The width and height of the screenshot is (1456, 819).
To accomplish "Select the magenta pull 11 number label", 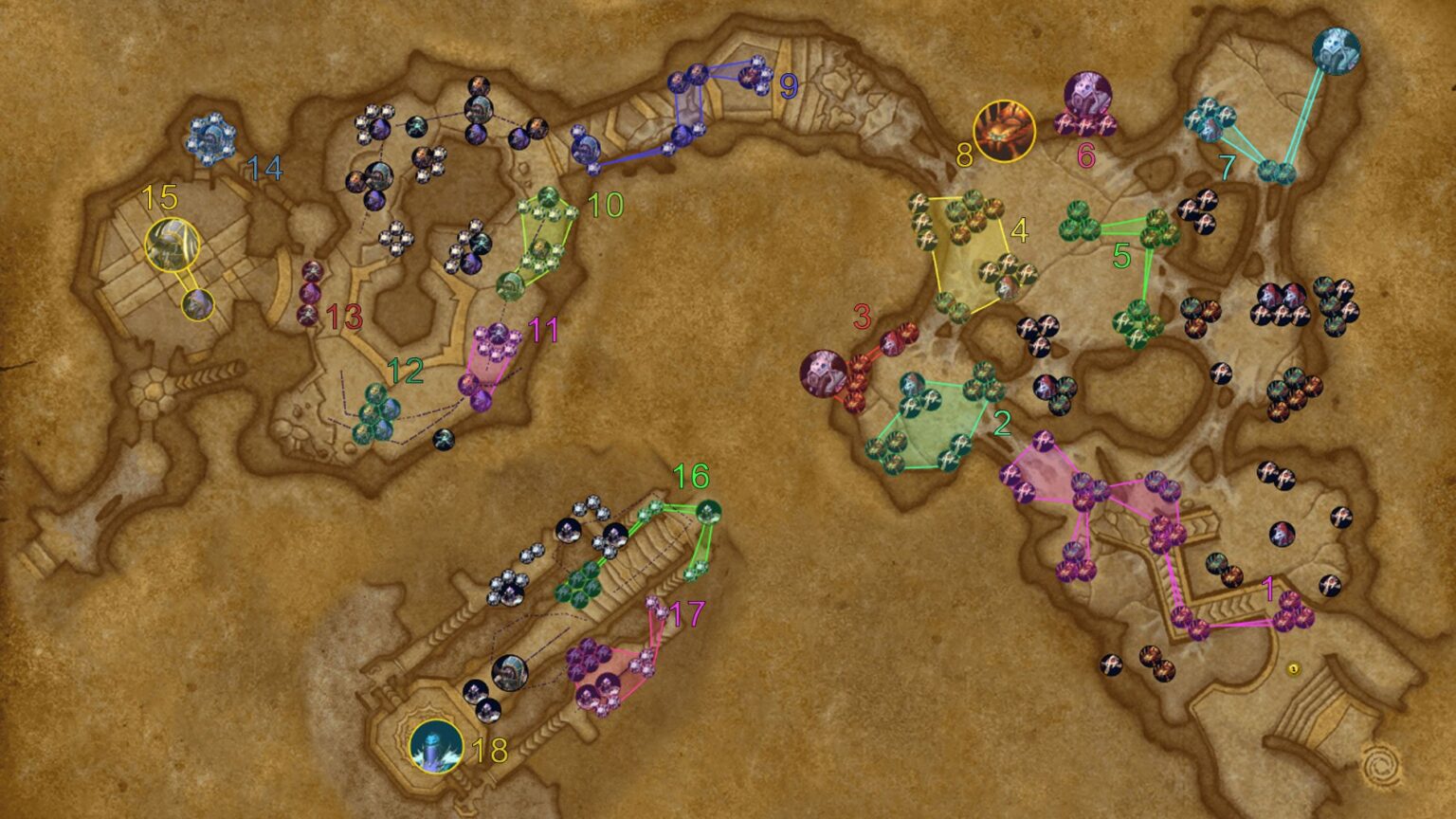I will click(x=543, y=330).
